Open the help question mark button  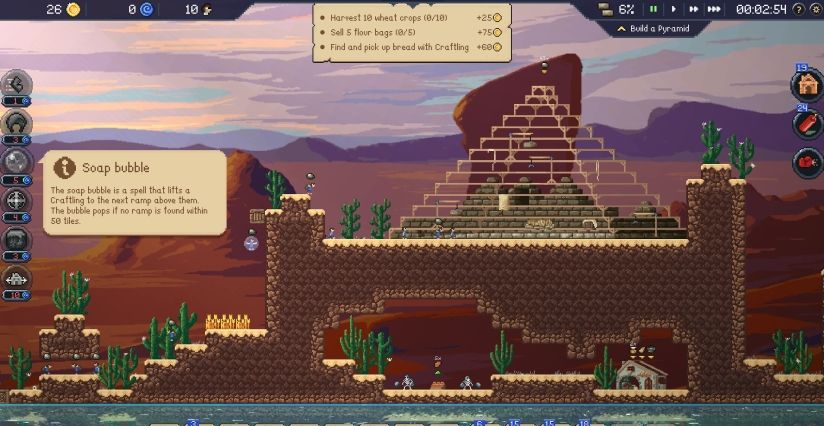797,9
